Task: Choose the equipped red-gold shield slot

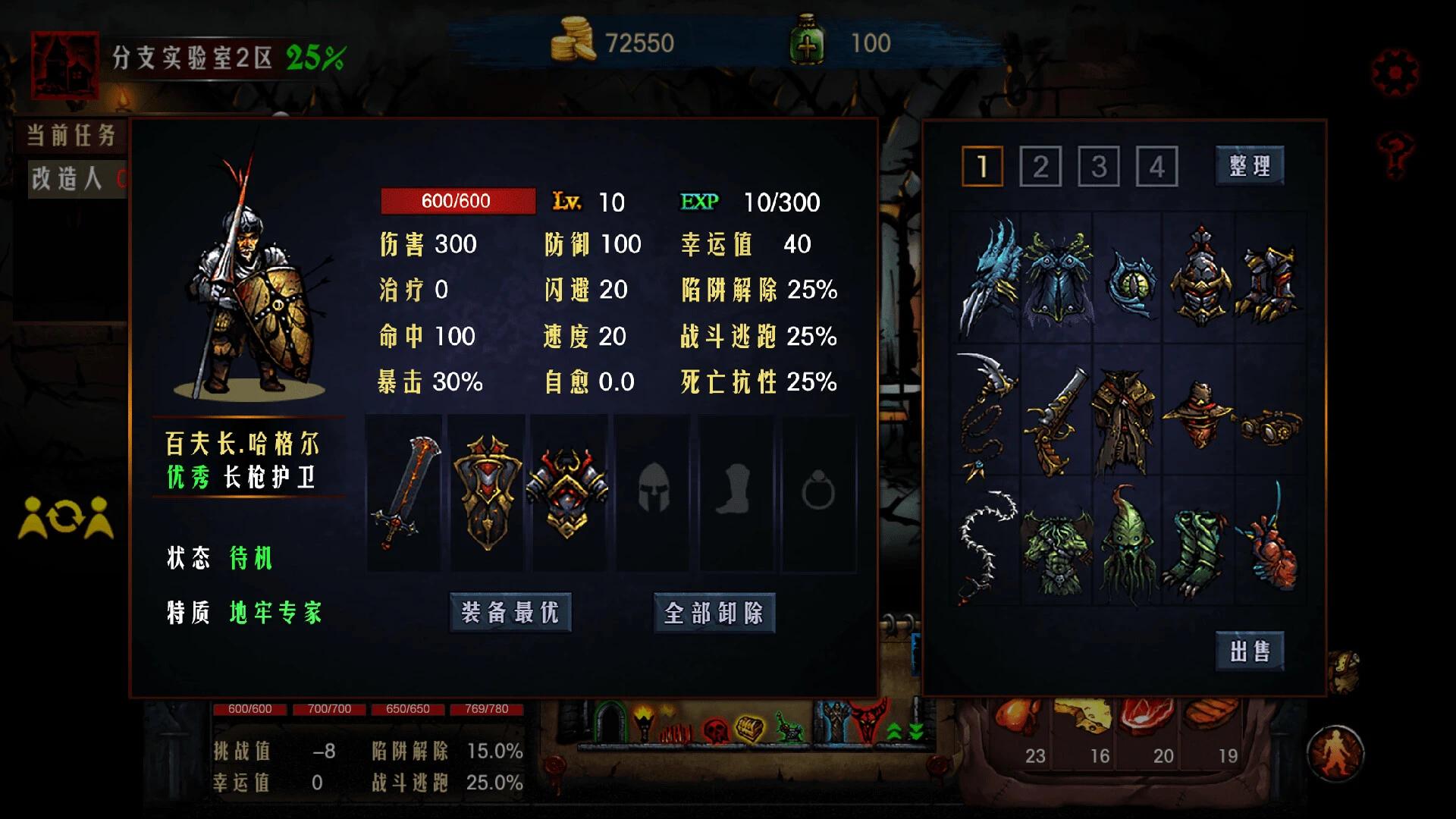Action: coord(488,491)
